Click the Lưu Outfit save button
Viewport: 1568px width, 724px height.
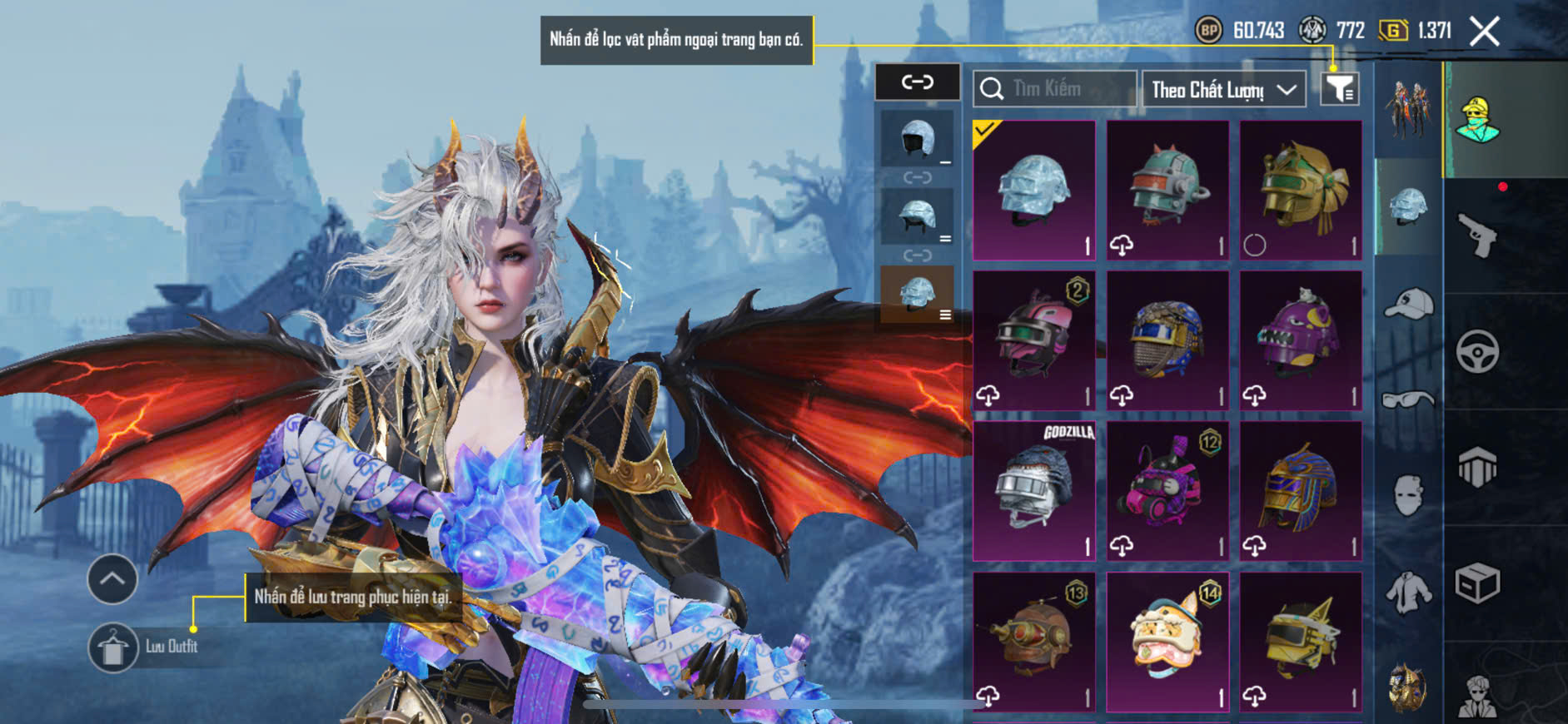pos(113,647)
